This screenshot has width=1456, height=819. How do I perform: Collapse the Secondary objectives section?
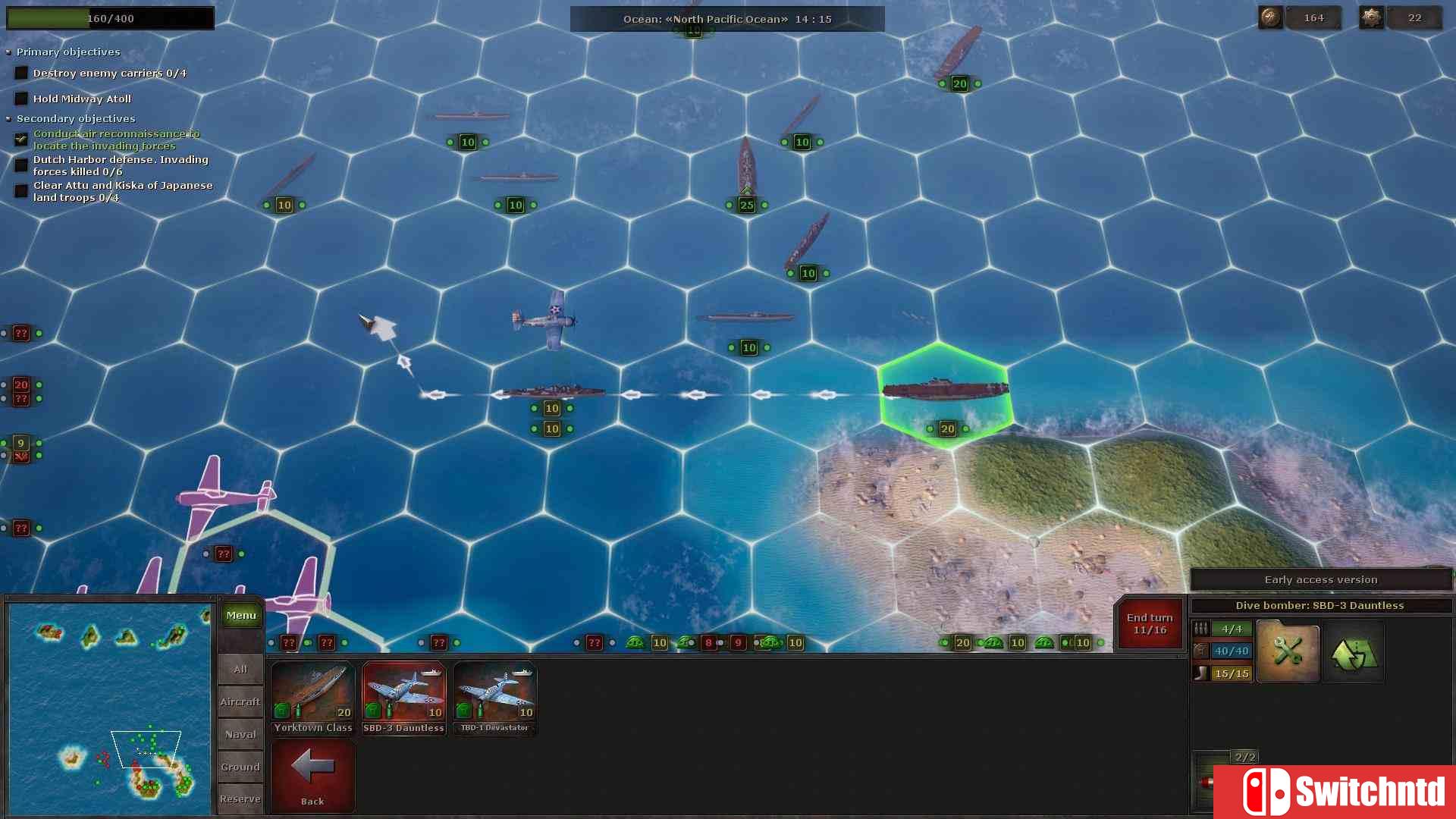coord(9,118)
